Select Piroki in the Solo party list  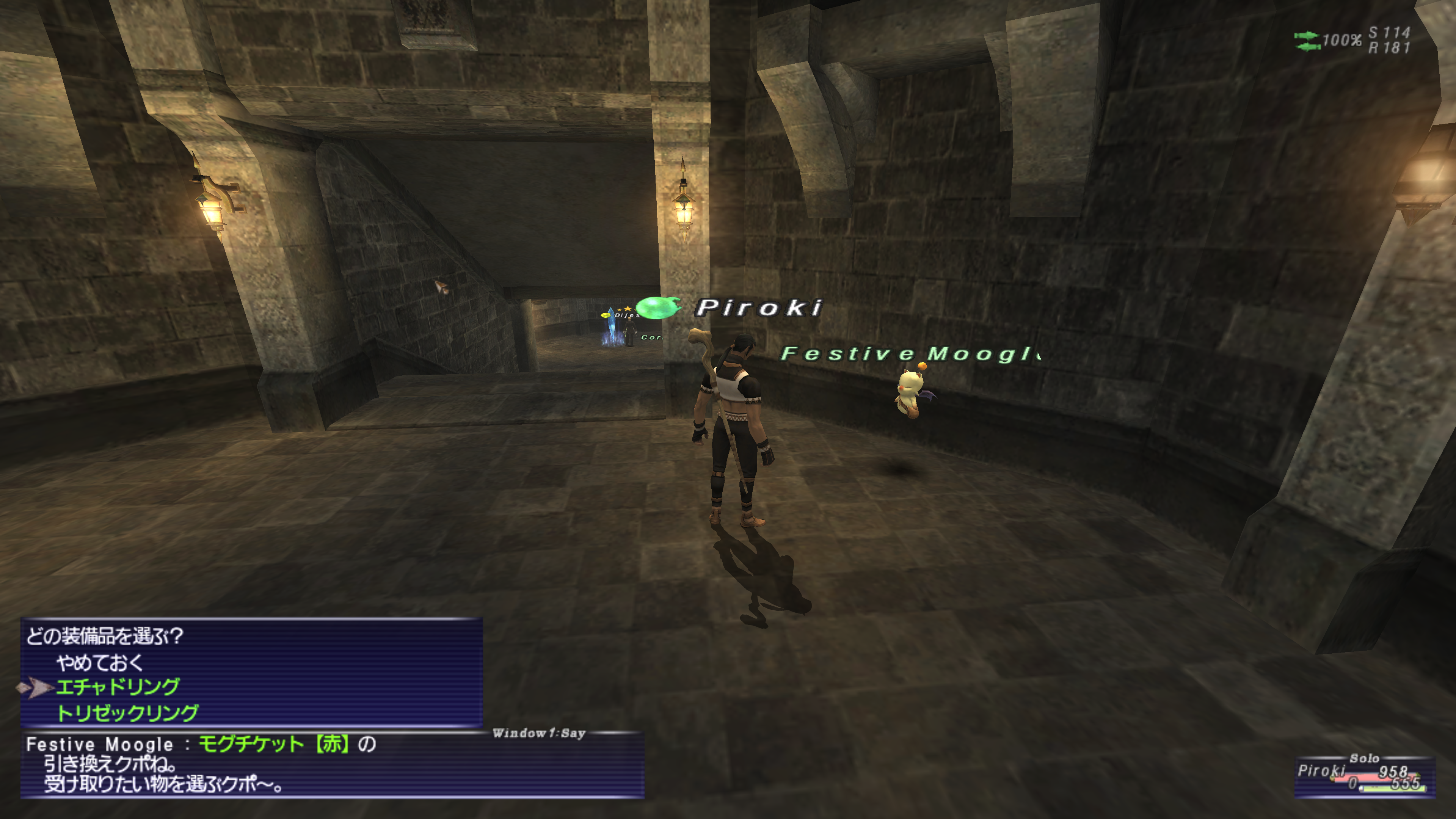[x=1321, y=771]
